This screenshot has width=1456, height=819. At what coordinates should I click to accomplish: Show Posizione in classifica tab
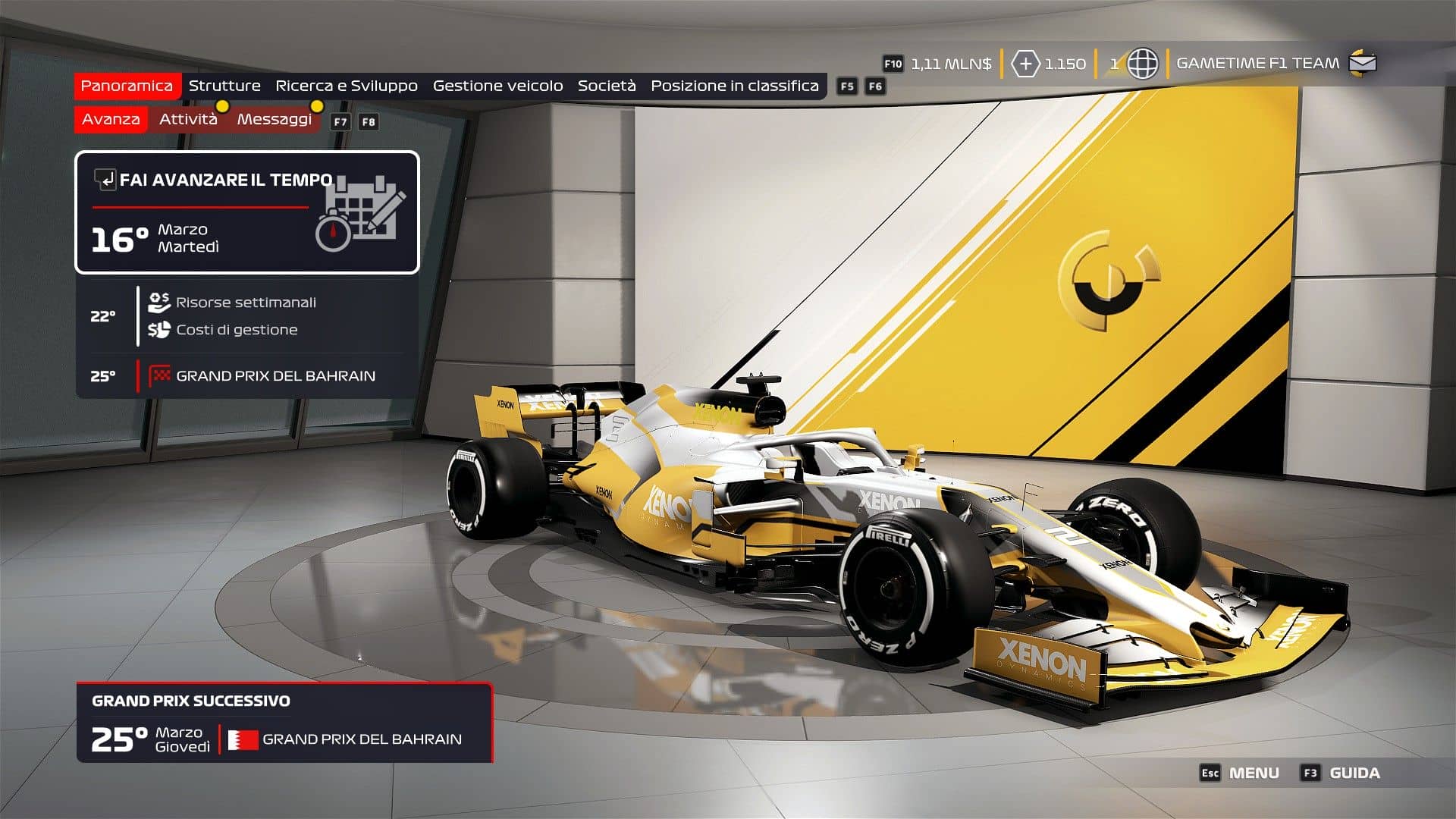pos(734,86)
